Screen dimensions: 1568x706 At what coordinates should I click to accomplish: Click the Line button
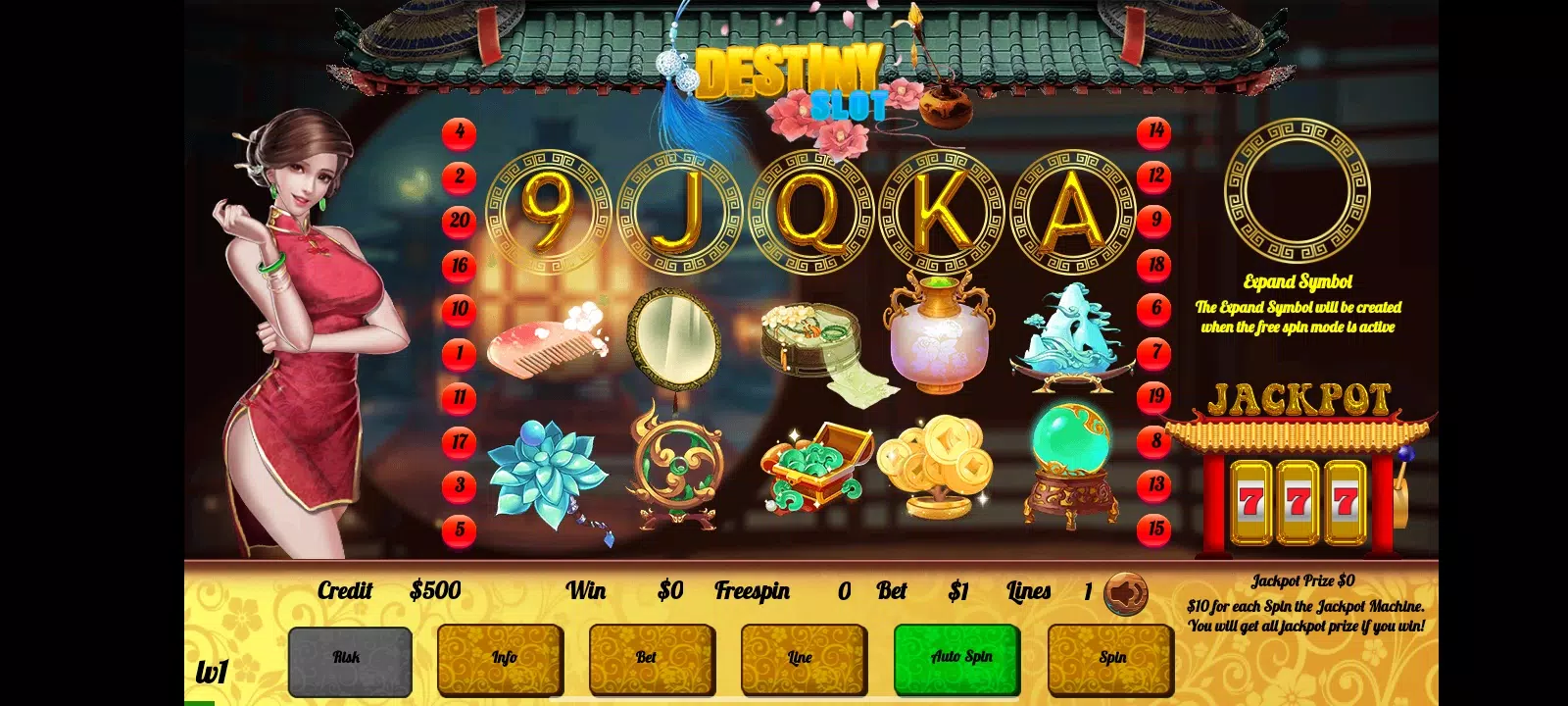[804, 659]
